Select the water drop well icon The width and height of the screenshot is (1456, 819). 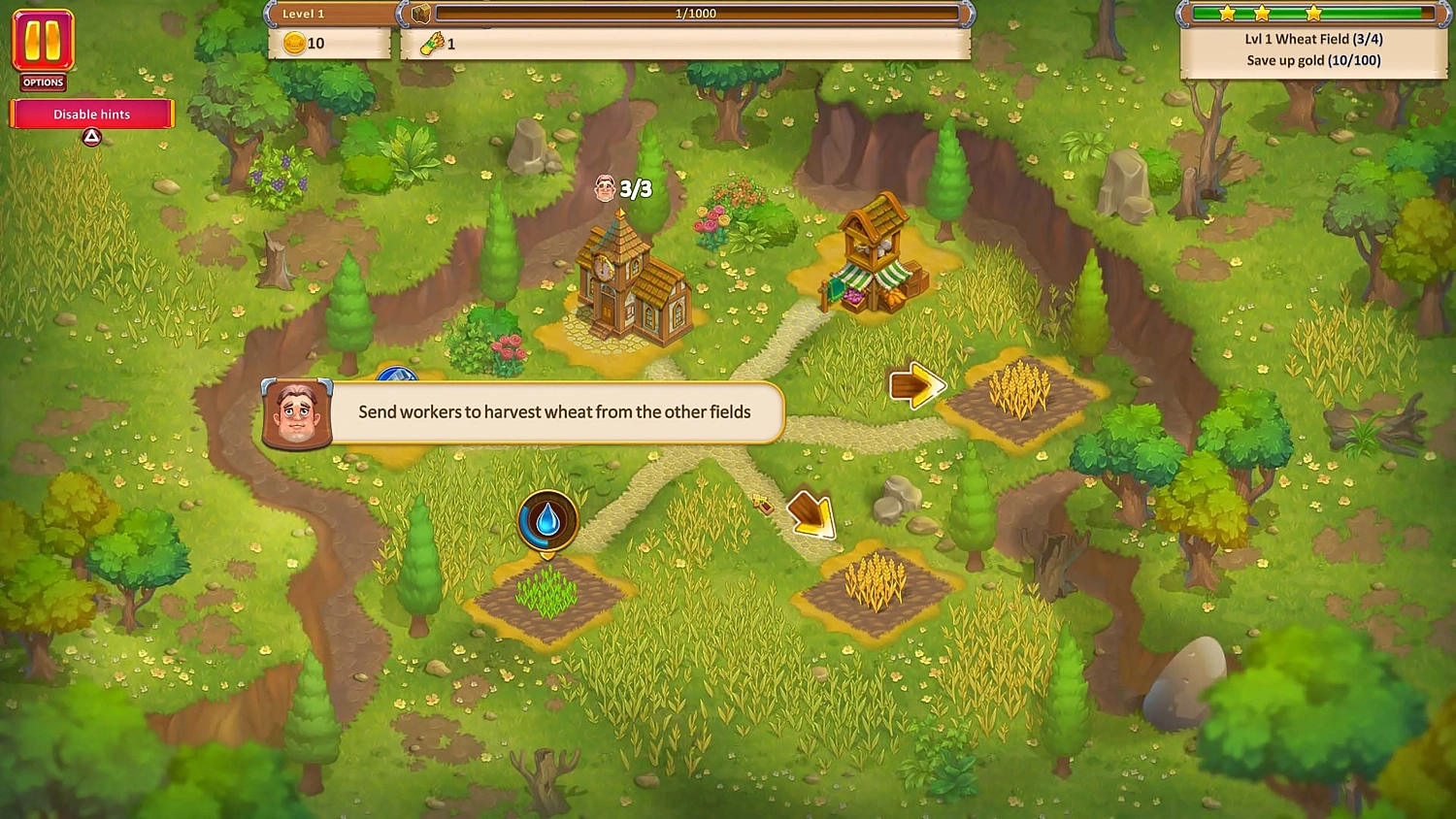point(546,521)
